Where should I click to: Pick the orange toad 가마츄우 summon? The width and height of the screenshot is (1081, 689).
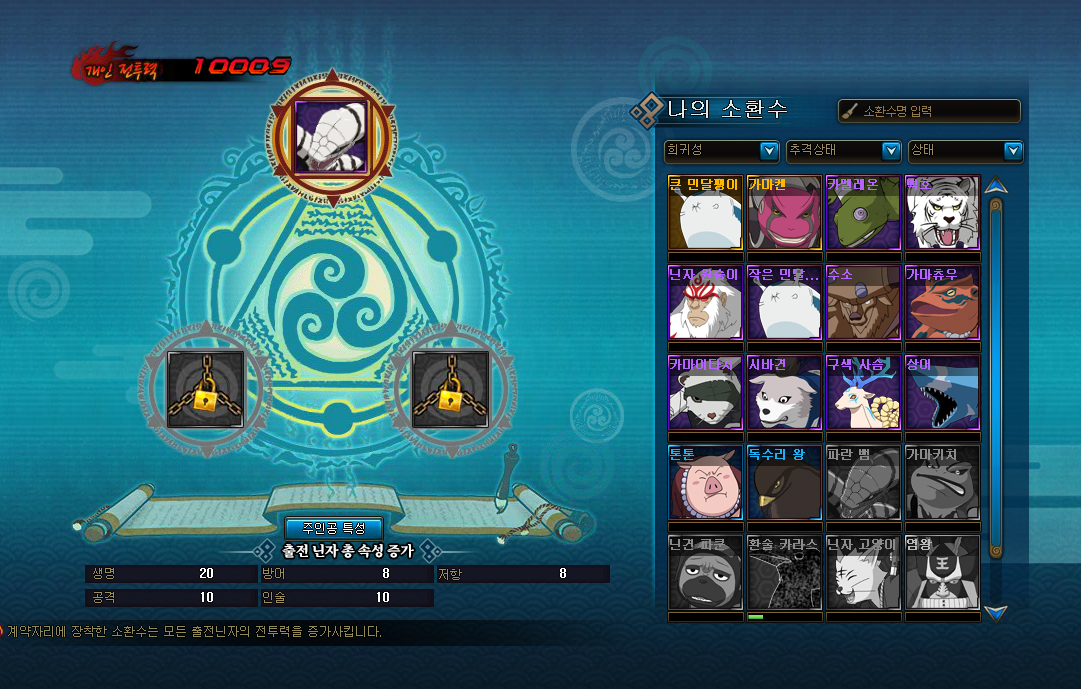pos(942,302)
